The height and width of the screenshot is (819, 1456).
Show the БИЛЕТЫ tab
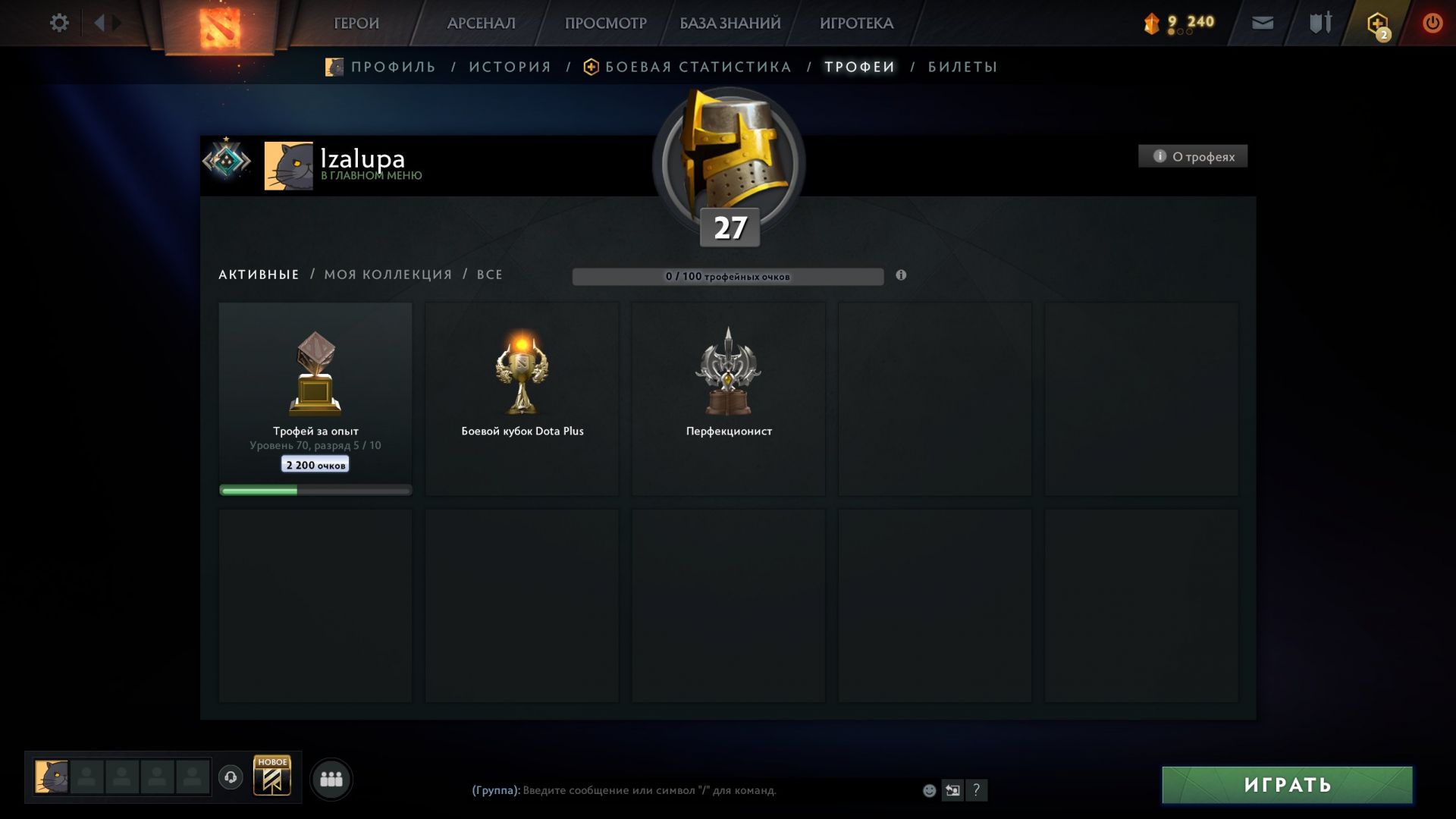coord(962,67)
